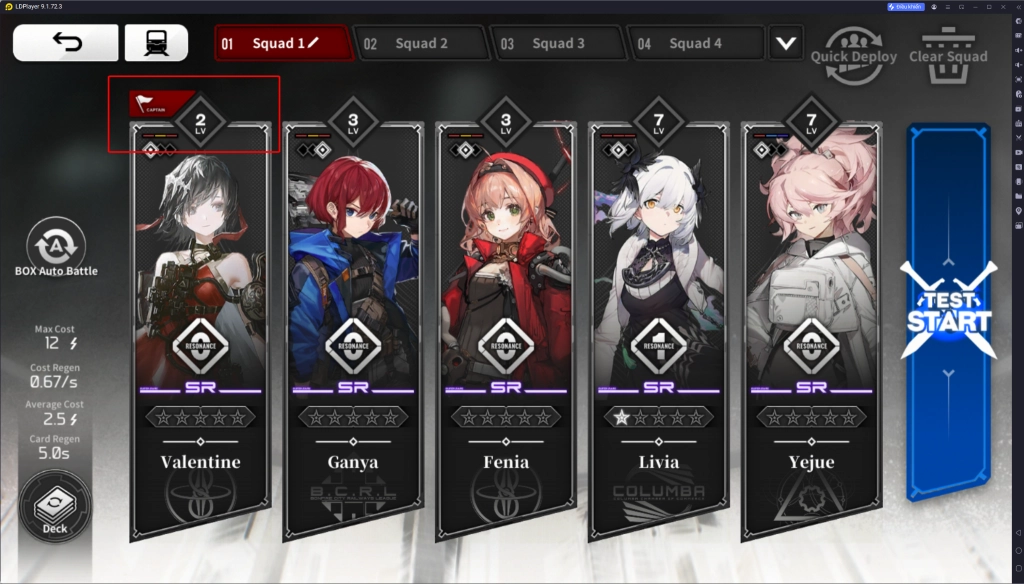Close the LDPlayer emulator window

1012,6
